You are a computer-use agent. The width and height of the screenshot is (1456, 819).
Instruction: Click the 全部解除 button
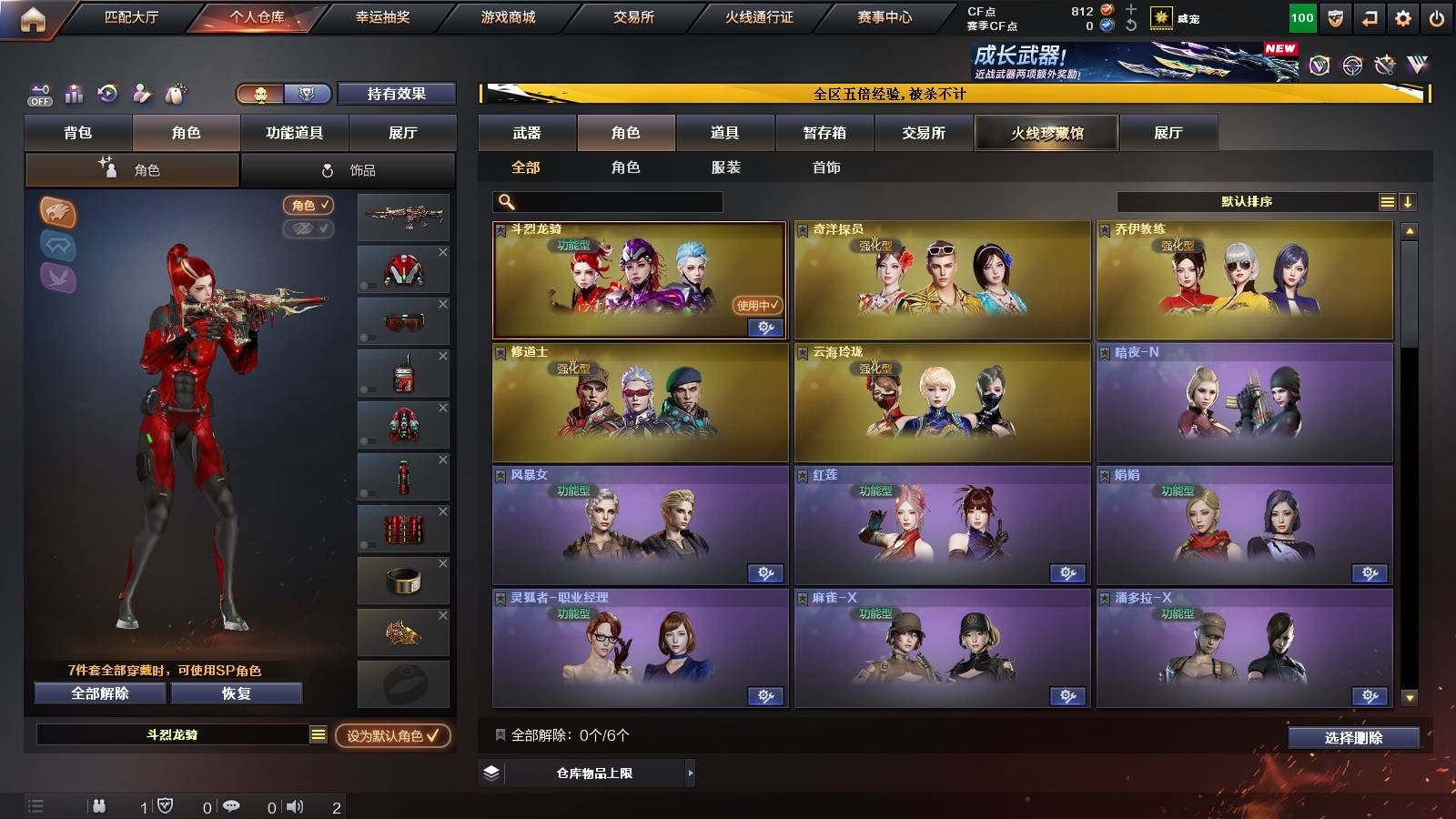point(98,693)
